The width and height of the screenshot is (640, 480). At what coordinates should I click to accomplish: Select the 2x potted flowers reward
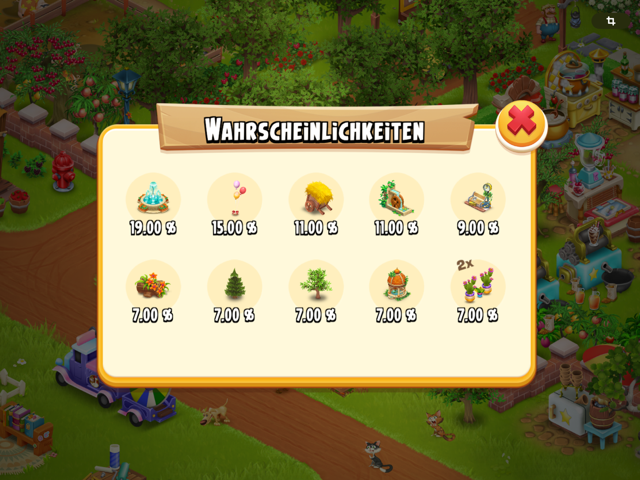(x=477, y=285)
